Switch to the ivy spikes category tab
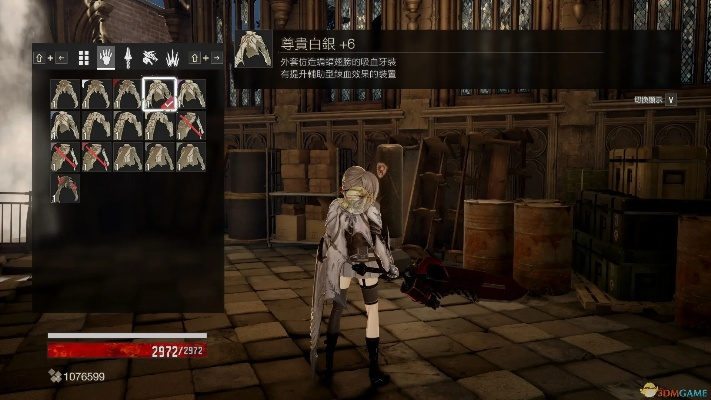 tap(172, 58)
